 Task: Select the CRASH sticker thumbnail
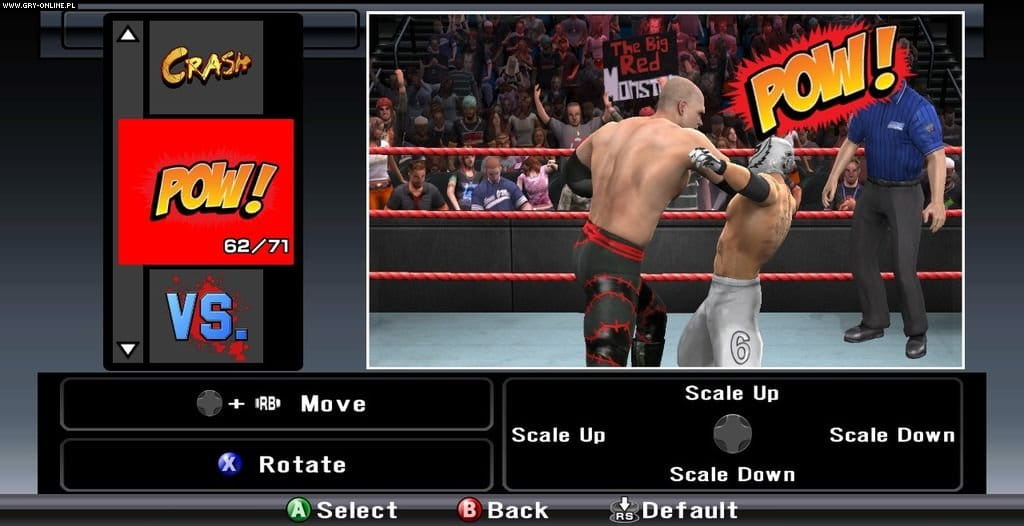[x=206, y=67]
